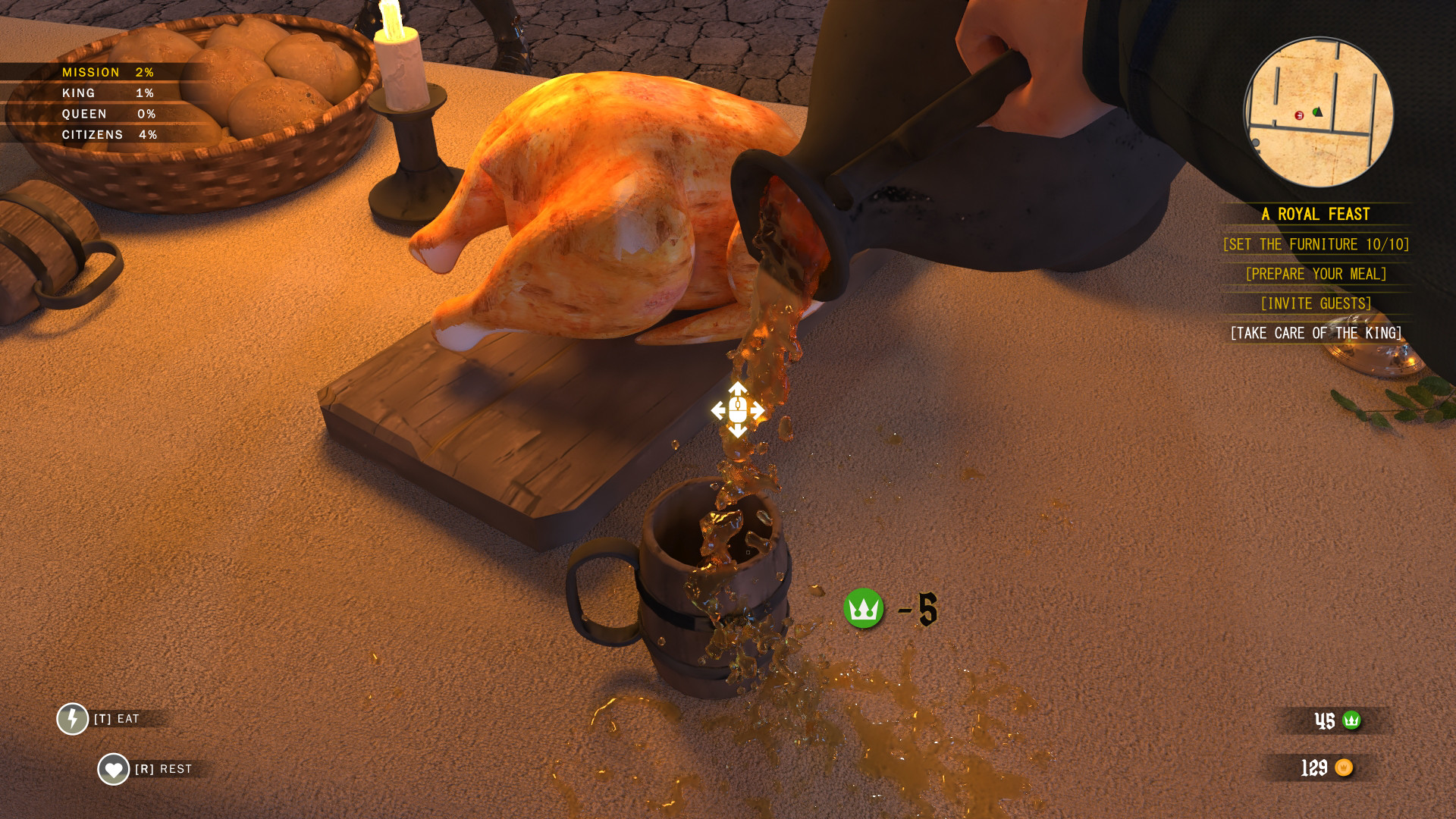Toggle the [INVITE GUESTS] objective
This screenshot has width=1456, height=819.
[x=1315, y=303]
